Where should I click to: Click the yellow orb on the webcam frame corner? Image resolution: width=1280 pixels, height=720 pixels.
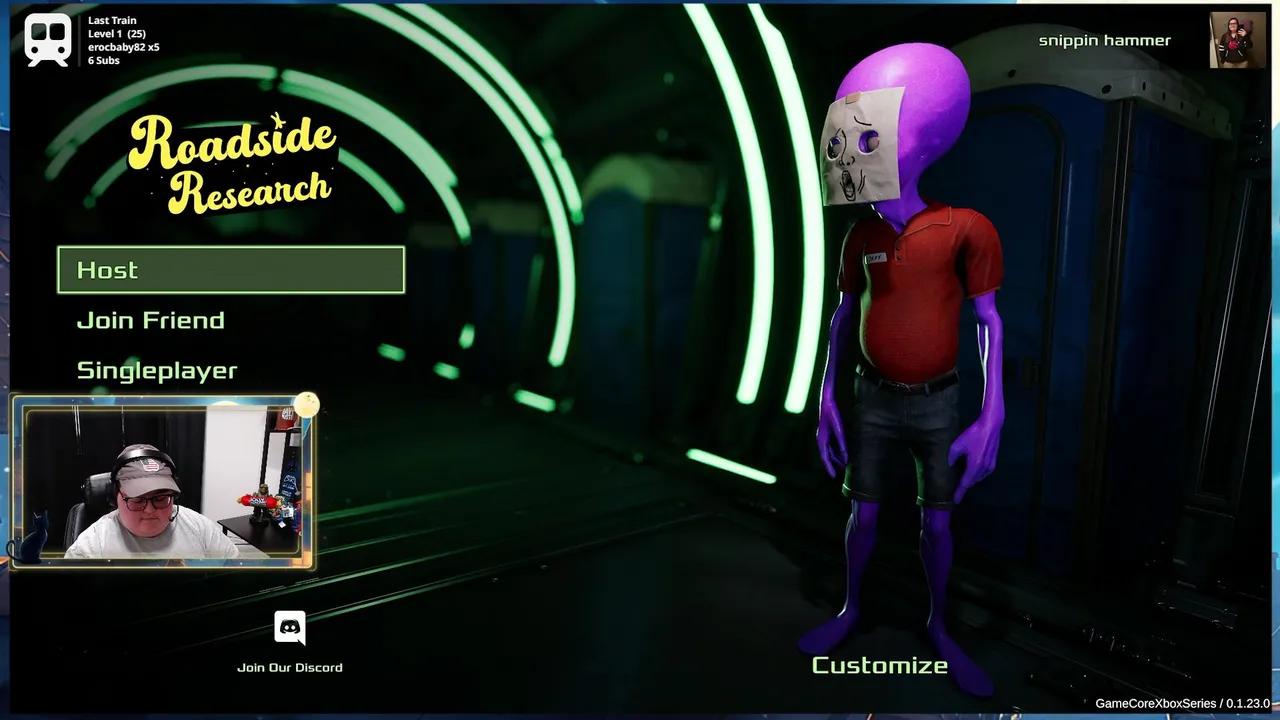[307, 404]
